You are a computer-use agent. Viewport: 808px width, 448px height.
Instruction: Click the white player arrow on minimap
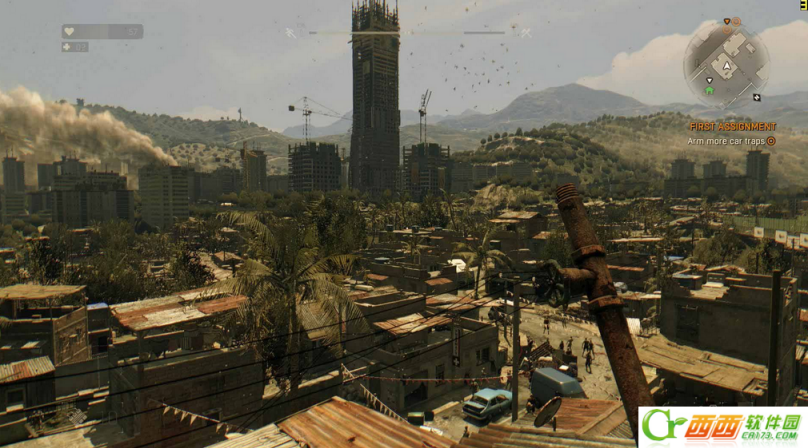pyautogui.click(x=728, y=66)
